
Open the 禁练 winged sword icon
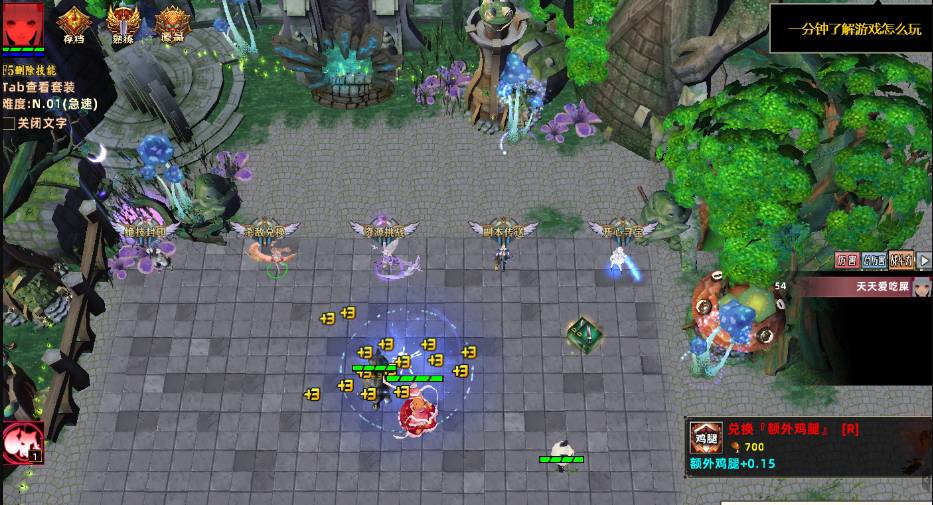pyautogui.click(x=122, y=22)
